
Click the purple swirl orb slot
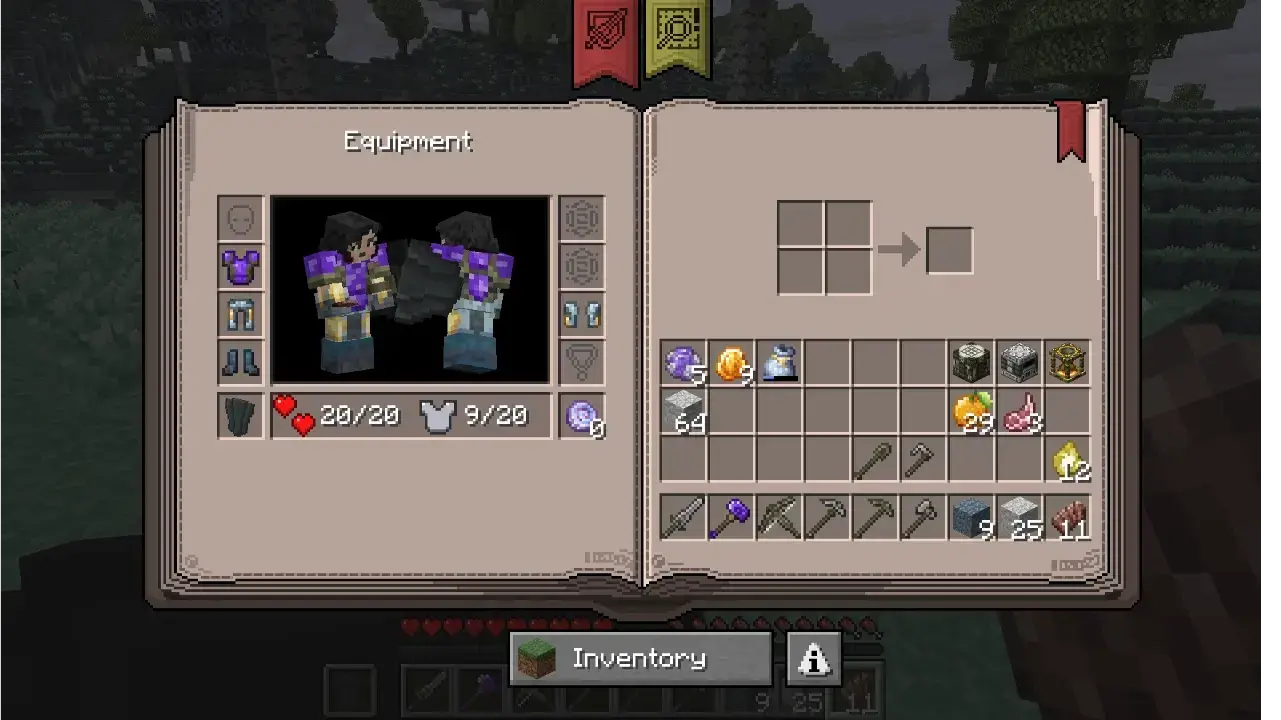tap(581, 415)
